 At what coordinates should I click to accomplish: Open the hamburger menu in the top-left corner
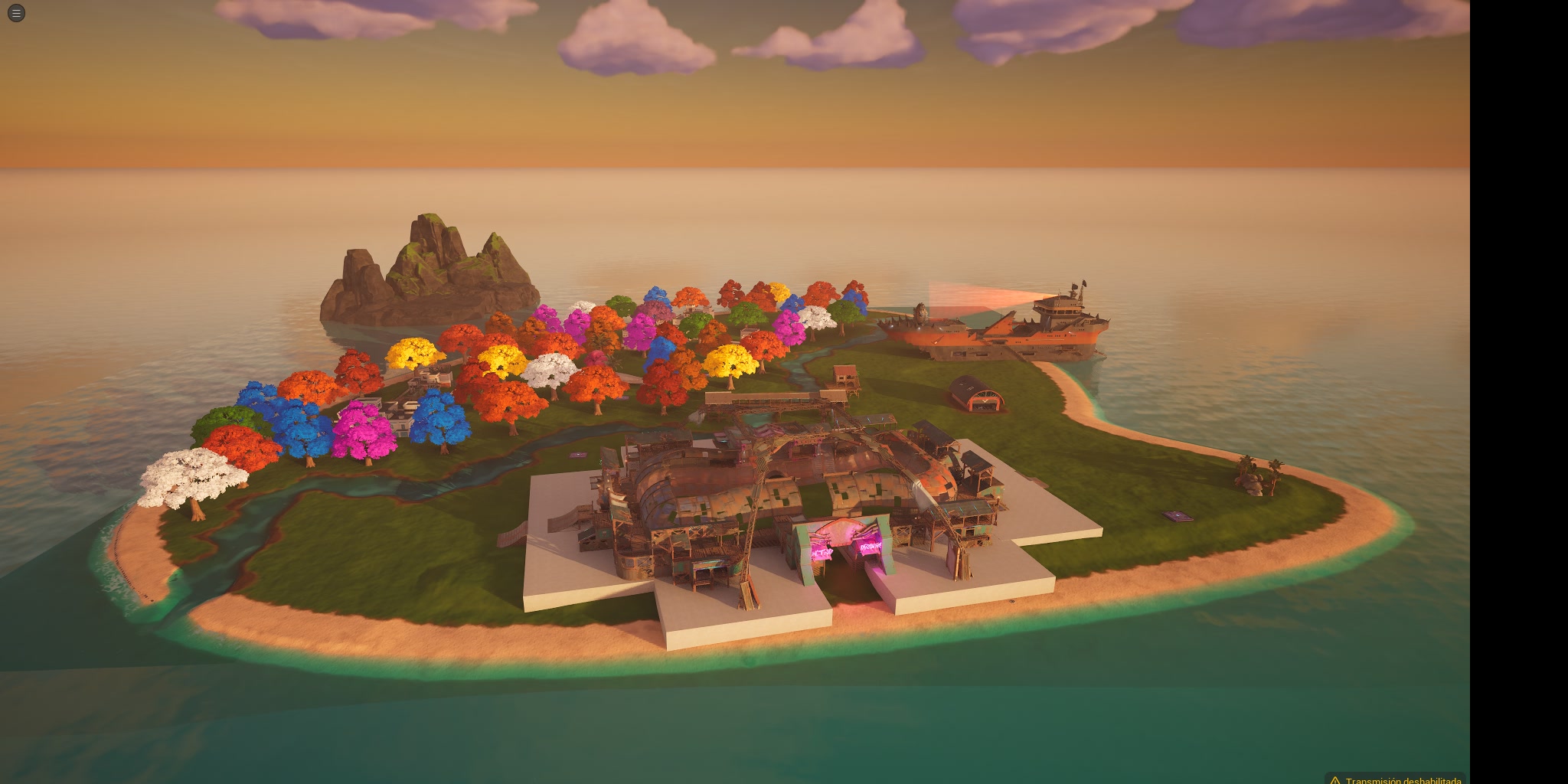coord(15,12)
